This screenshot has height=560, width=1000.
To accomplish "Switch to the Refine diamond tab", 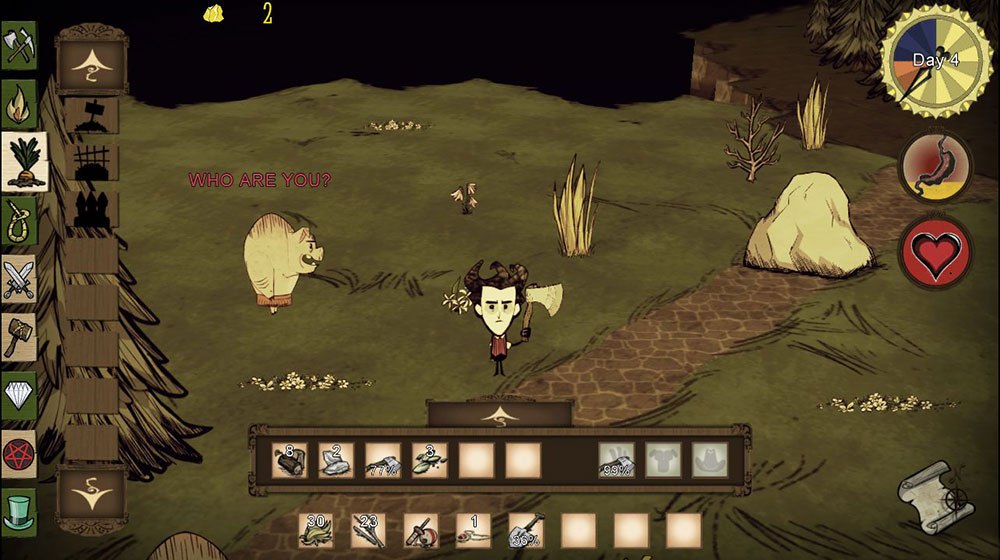I will tap(19, 395).
